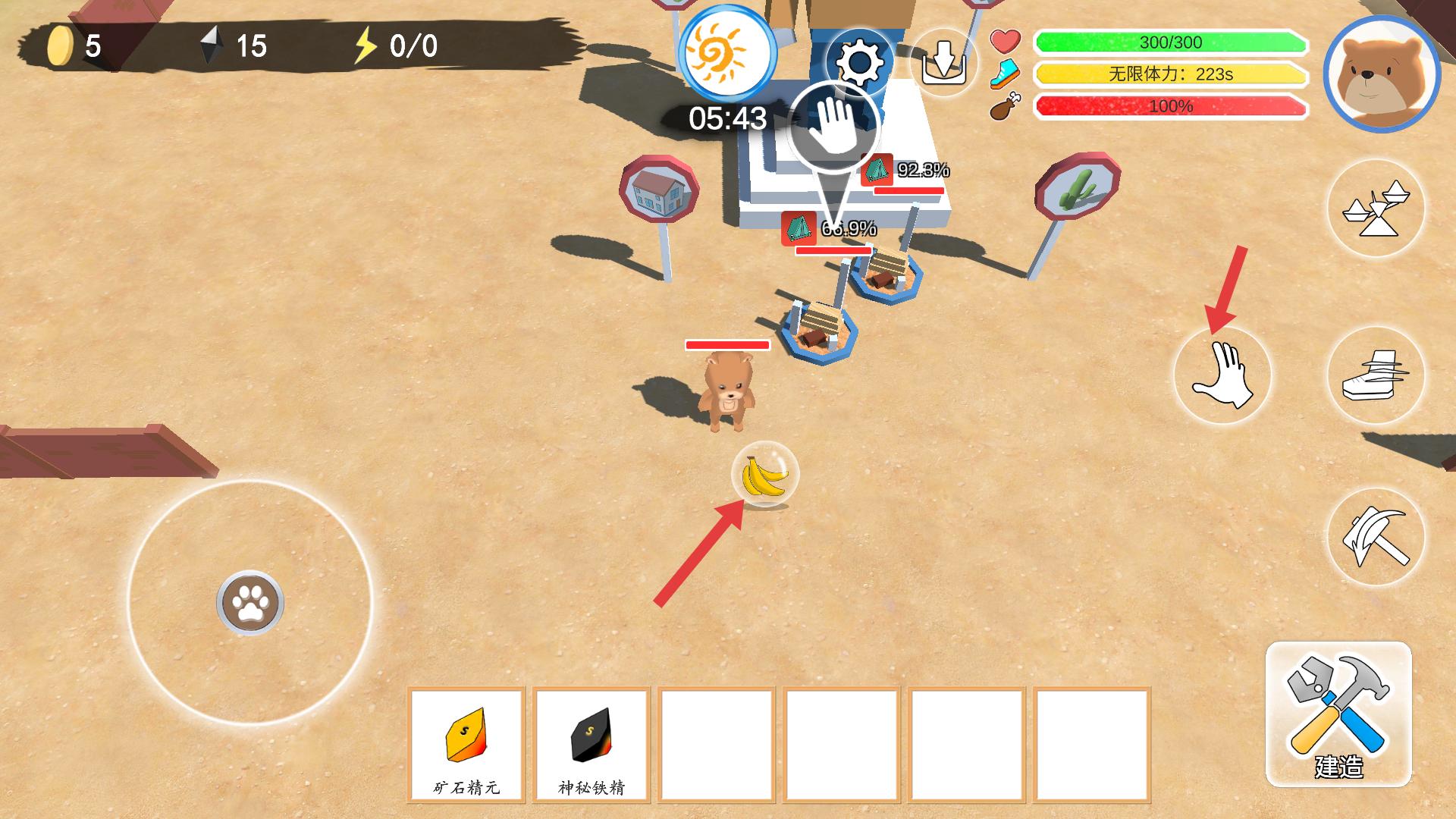Open the 建造 build menu

[x=1338, y=714]
